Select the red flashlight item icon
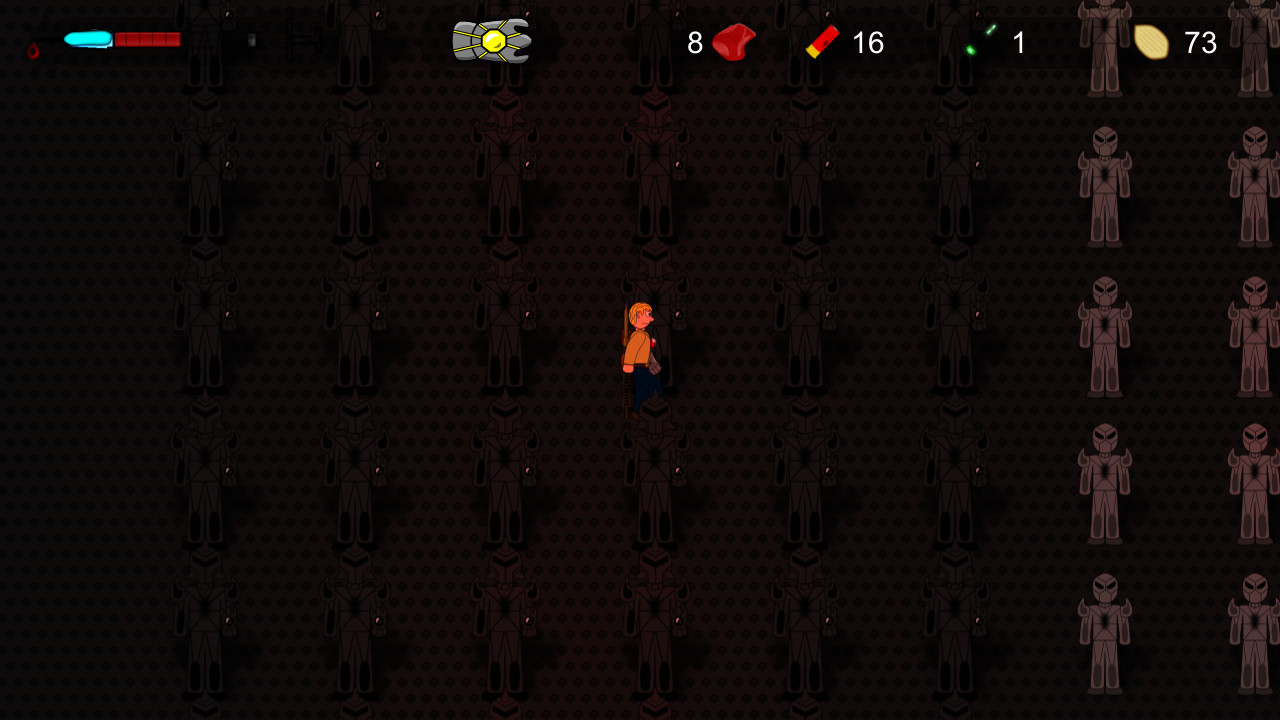The height and width of the screenshot is (720, 1280). [x=822, y=41]
